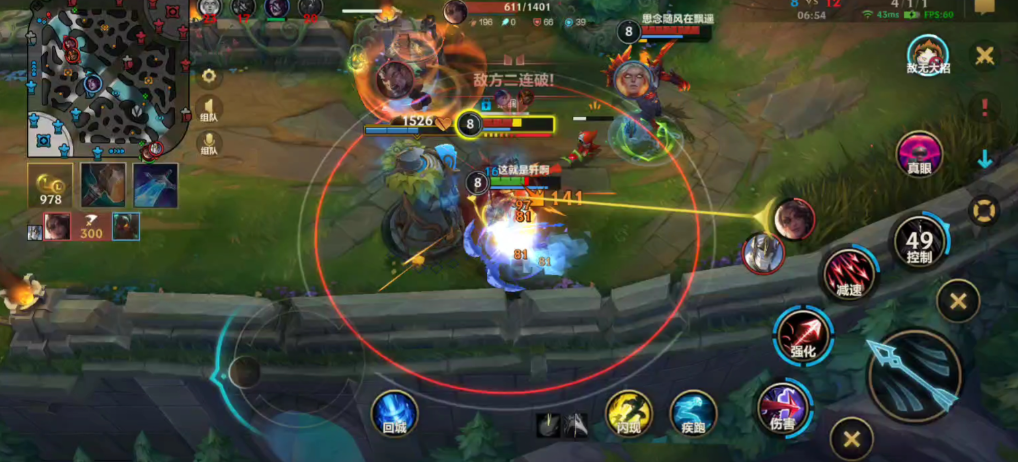Tap the red exclamation danger ping
The height and width of the screenshot is (462, 1018).
pos(985,107)
